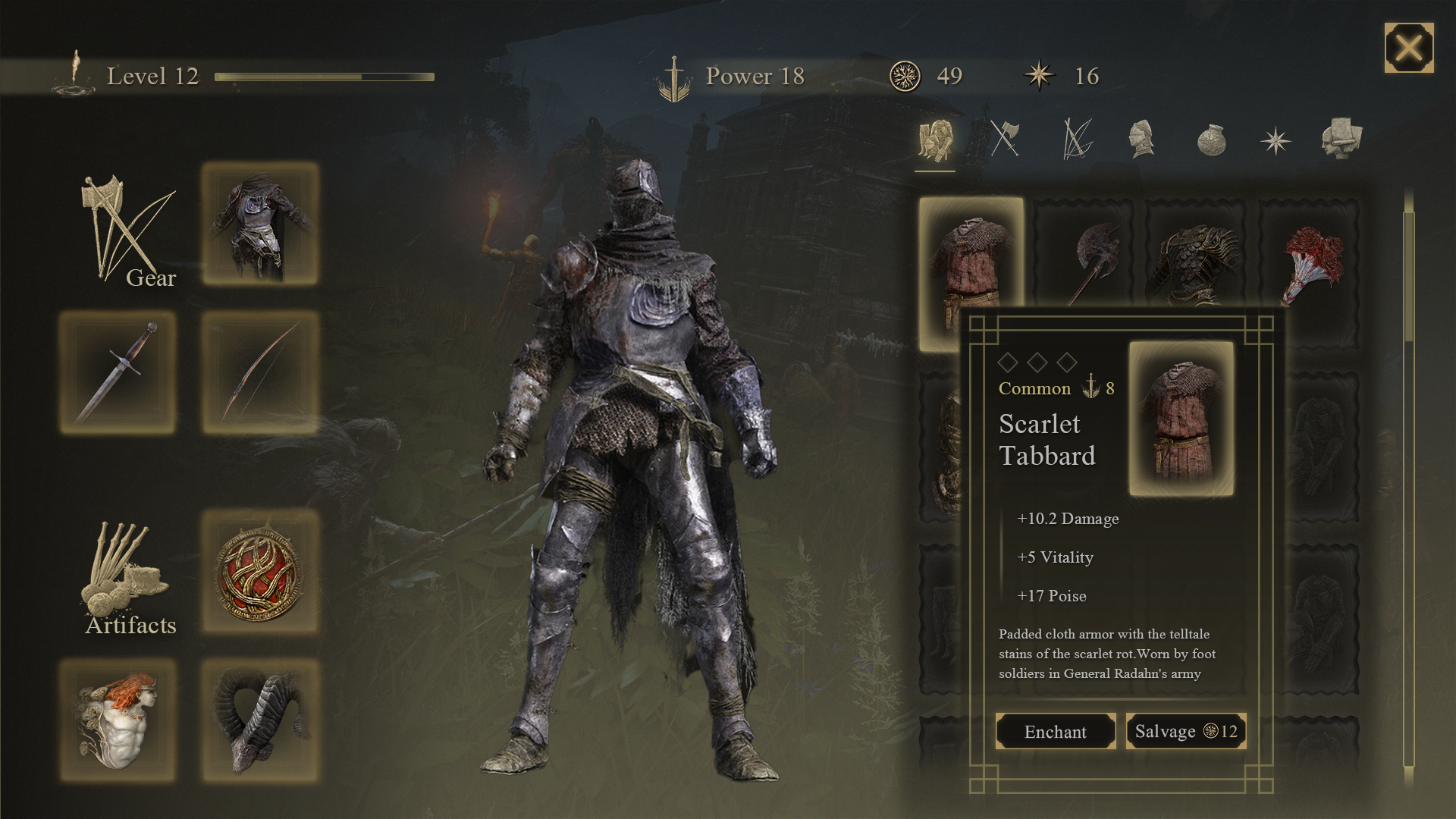Select the red gold-woven medallion artifact
Screen dimensions: 1456x819
pyautogui.click(x=260, y=572)
